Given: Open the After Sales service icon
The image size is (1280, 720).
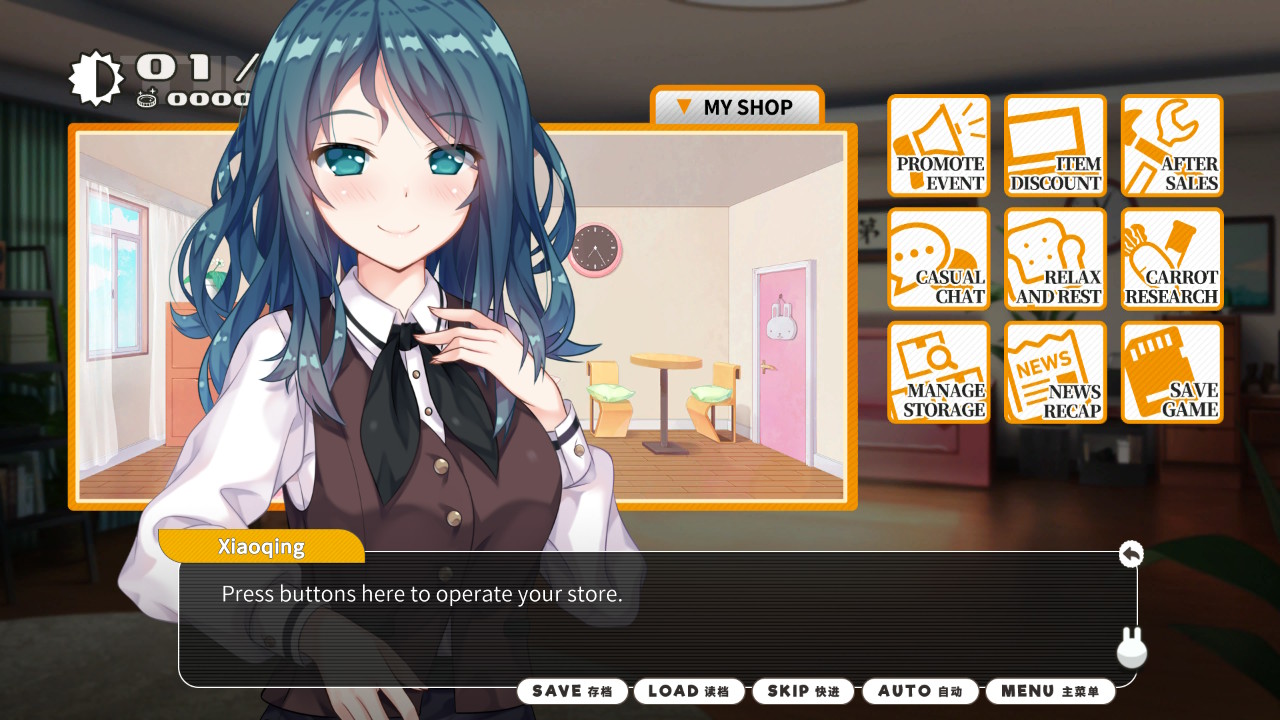Looking at the screenshot, I should pos(1171,146).
